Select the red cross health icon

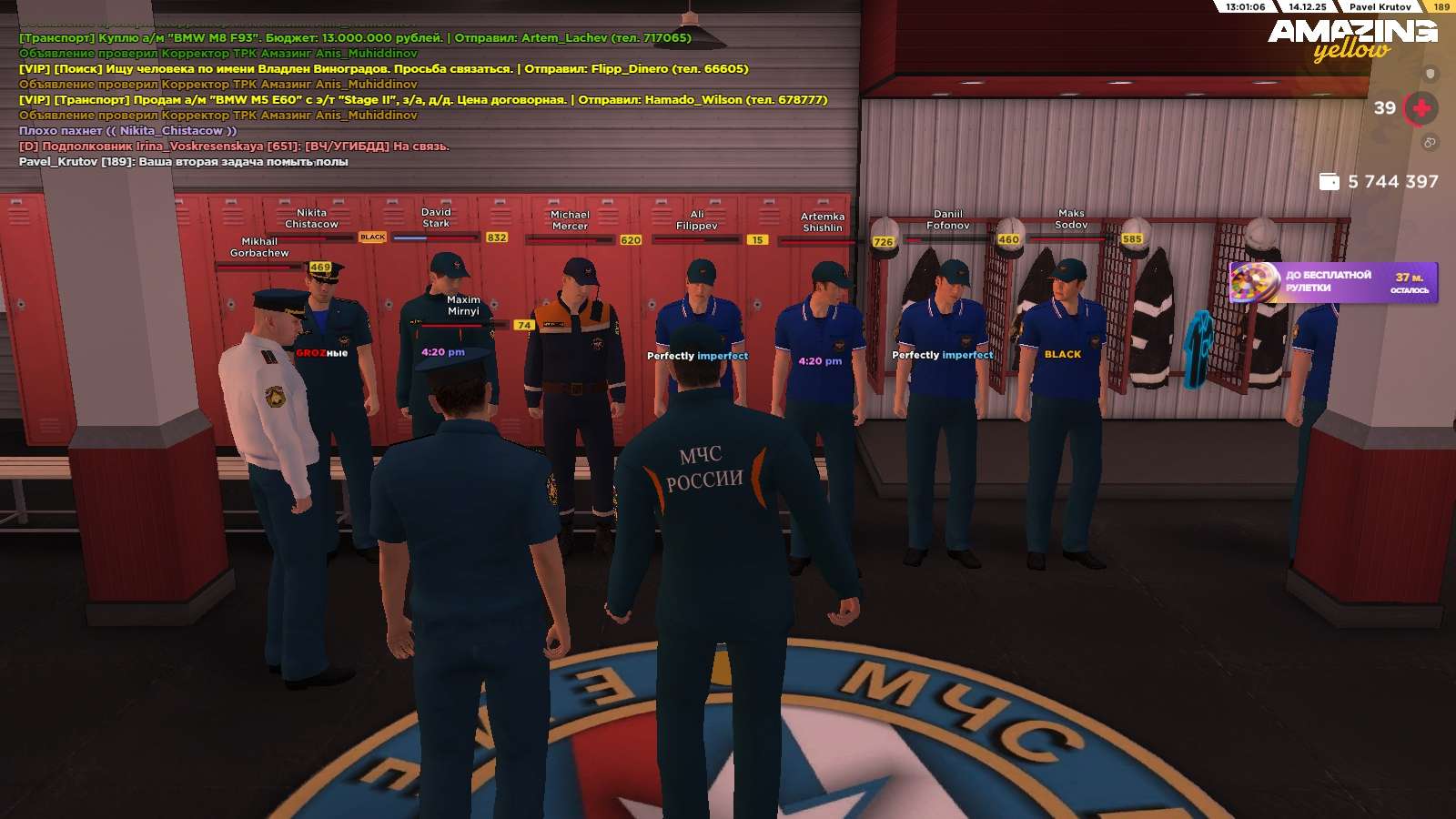(1421, 108)
